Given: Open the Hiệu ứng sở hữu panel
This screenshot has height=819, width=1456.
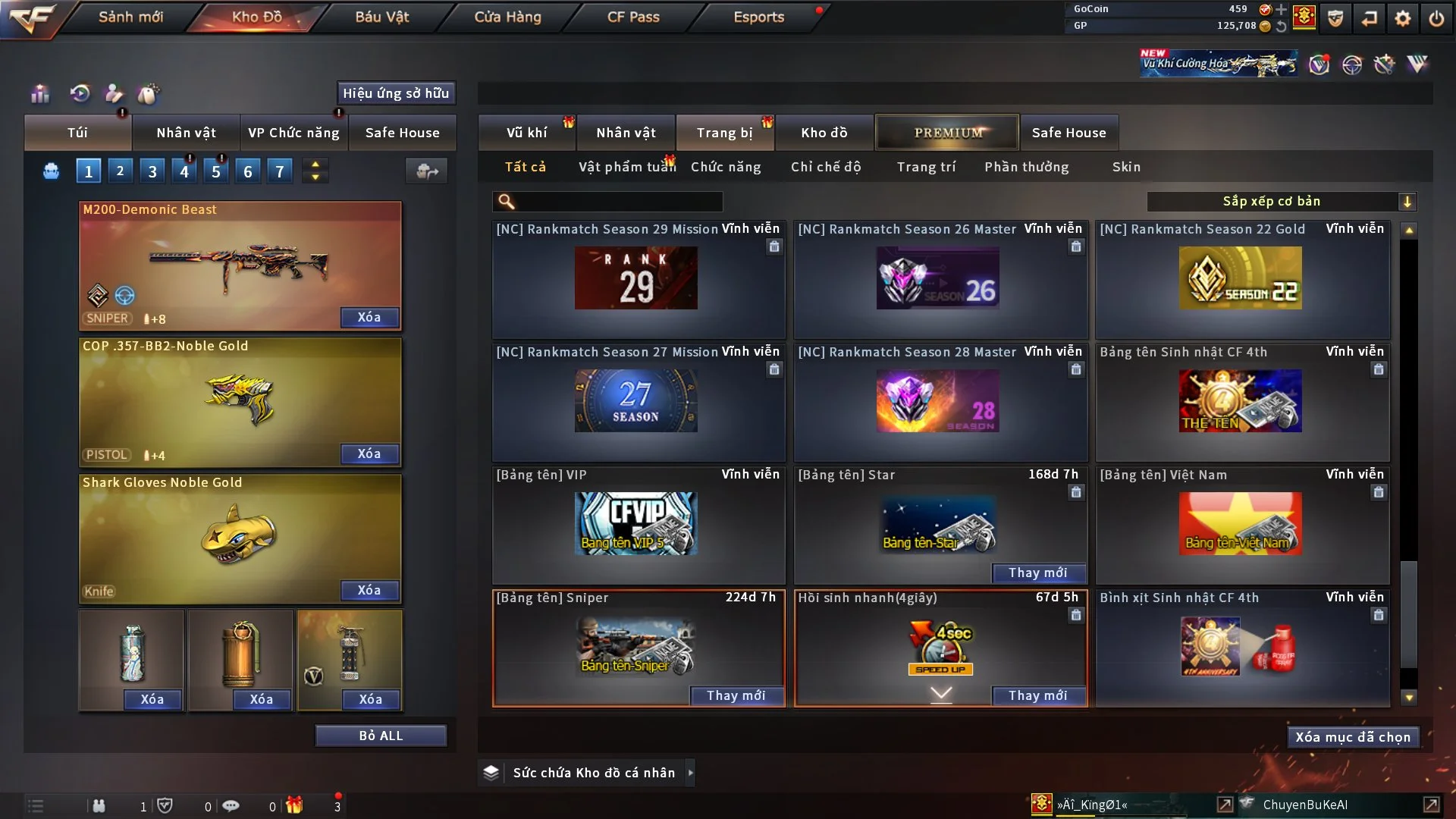Looking at the screenshot, I should click(x=396, y=93).
